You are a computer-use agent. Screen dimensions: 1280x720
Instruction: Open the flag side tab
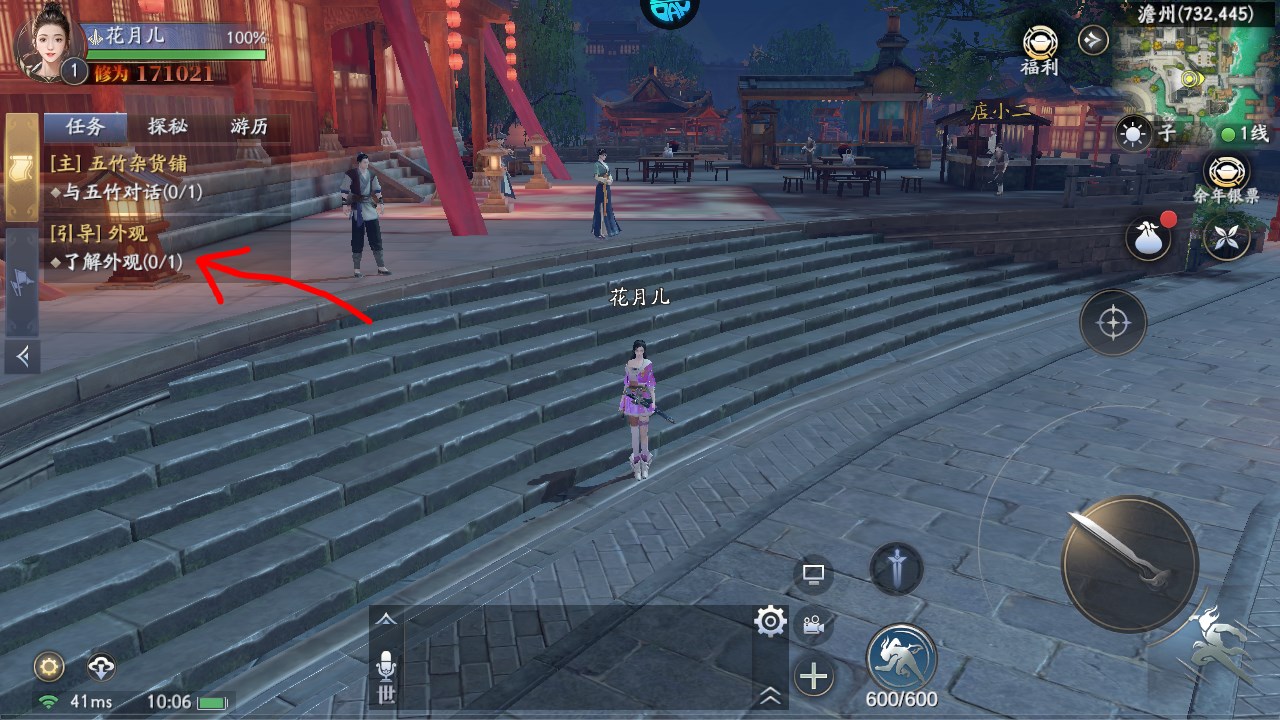click(x=22, y=283)
